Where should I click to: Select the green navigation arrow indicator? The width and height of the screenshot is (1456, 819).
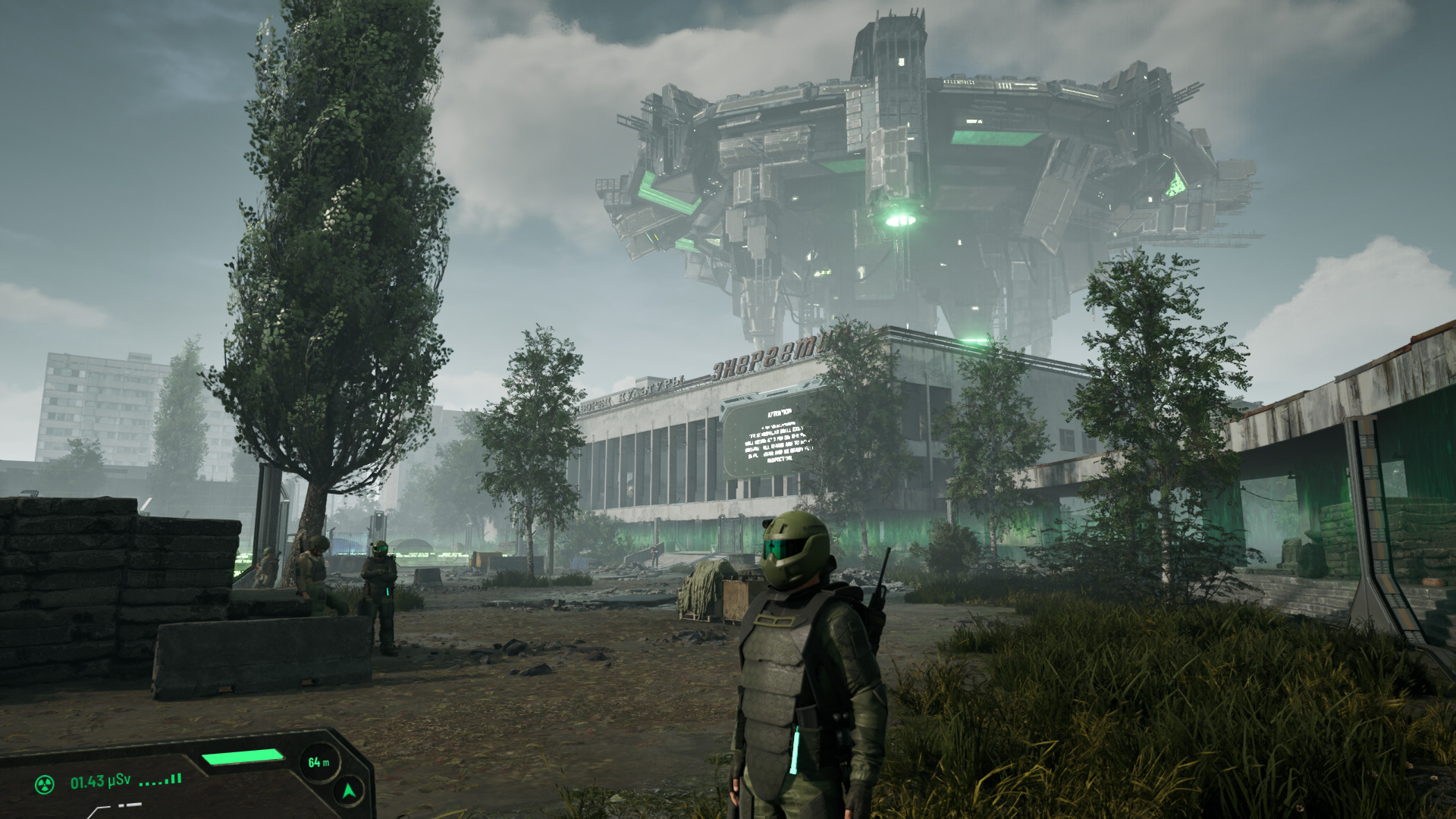tap(349, 792)
